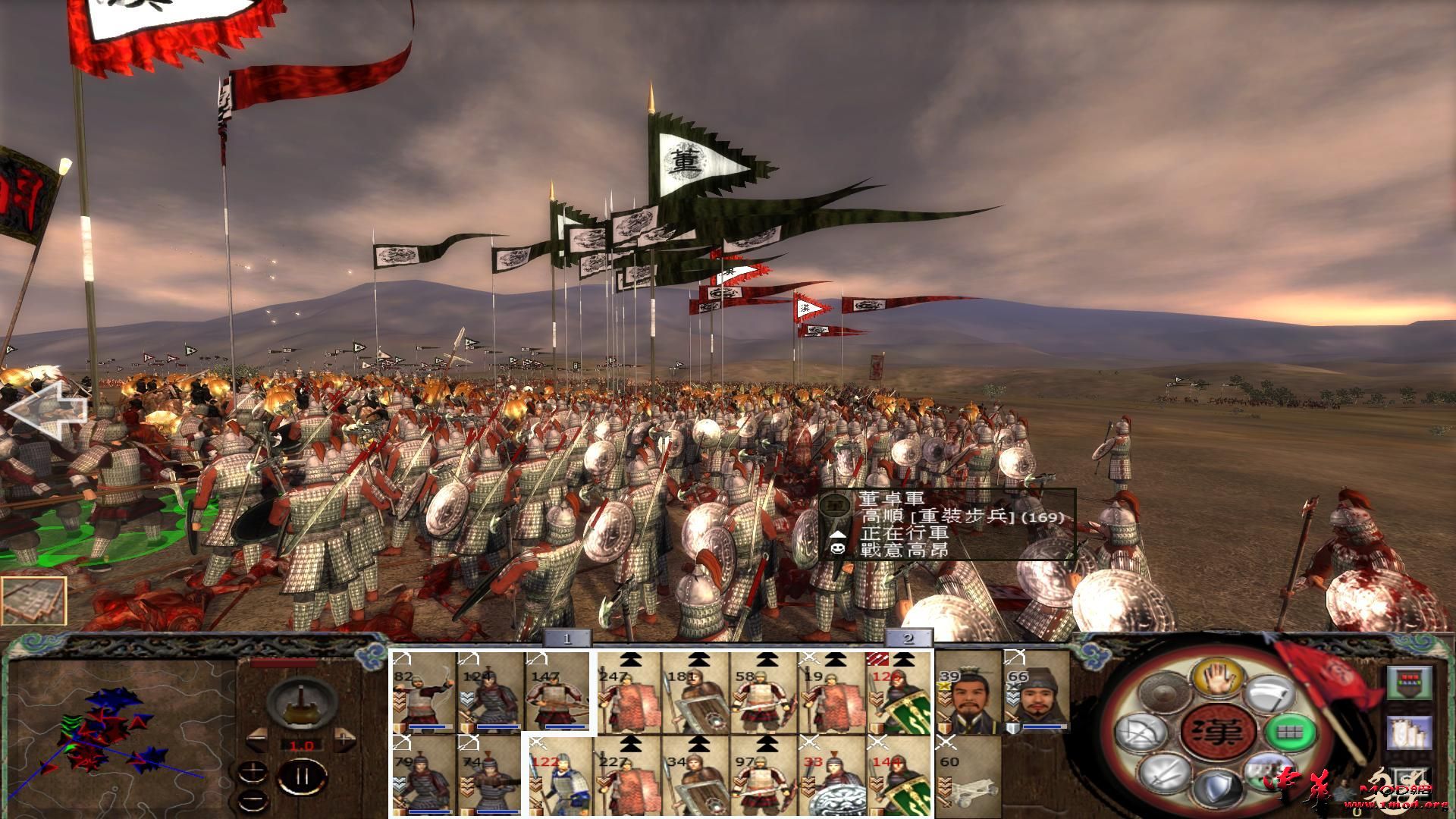Select the general's card with 39 men
Image resolution: width=1456 pixels, height=819 pixels.
pos(968,693)
